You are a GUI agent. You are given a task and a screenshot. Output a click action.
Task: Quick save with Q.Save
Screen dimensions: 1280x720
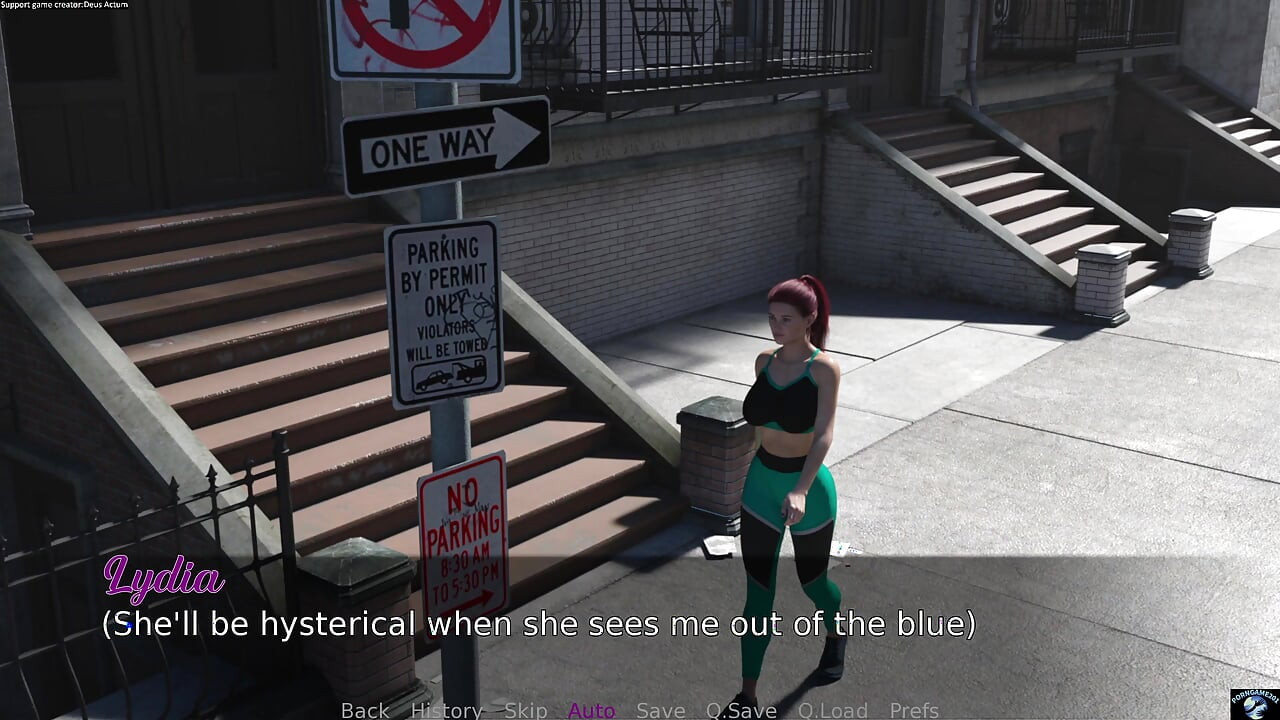pos(741,710)
